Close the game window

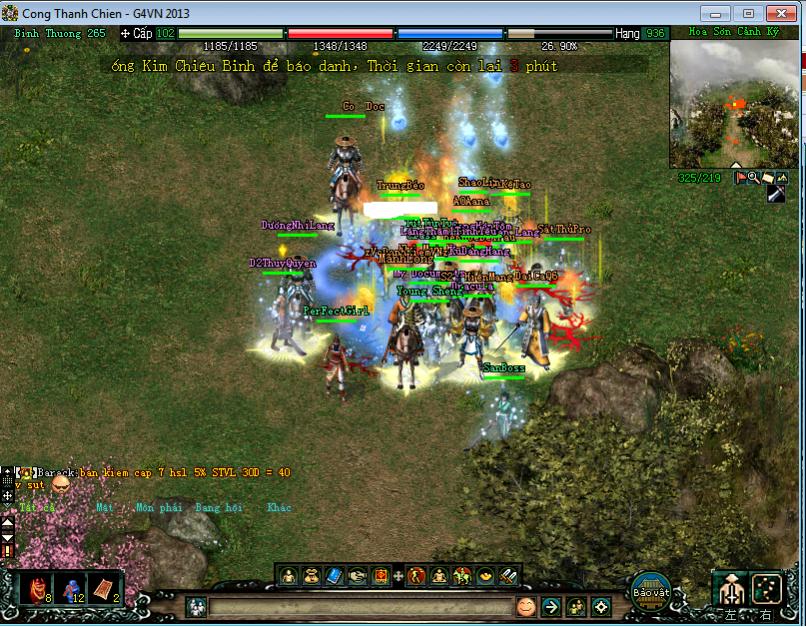(x=779, y=13)
